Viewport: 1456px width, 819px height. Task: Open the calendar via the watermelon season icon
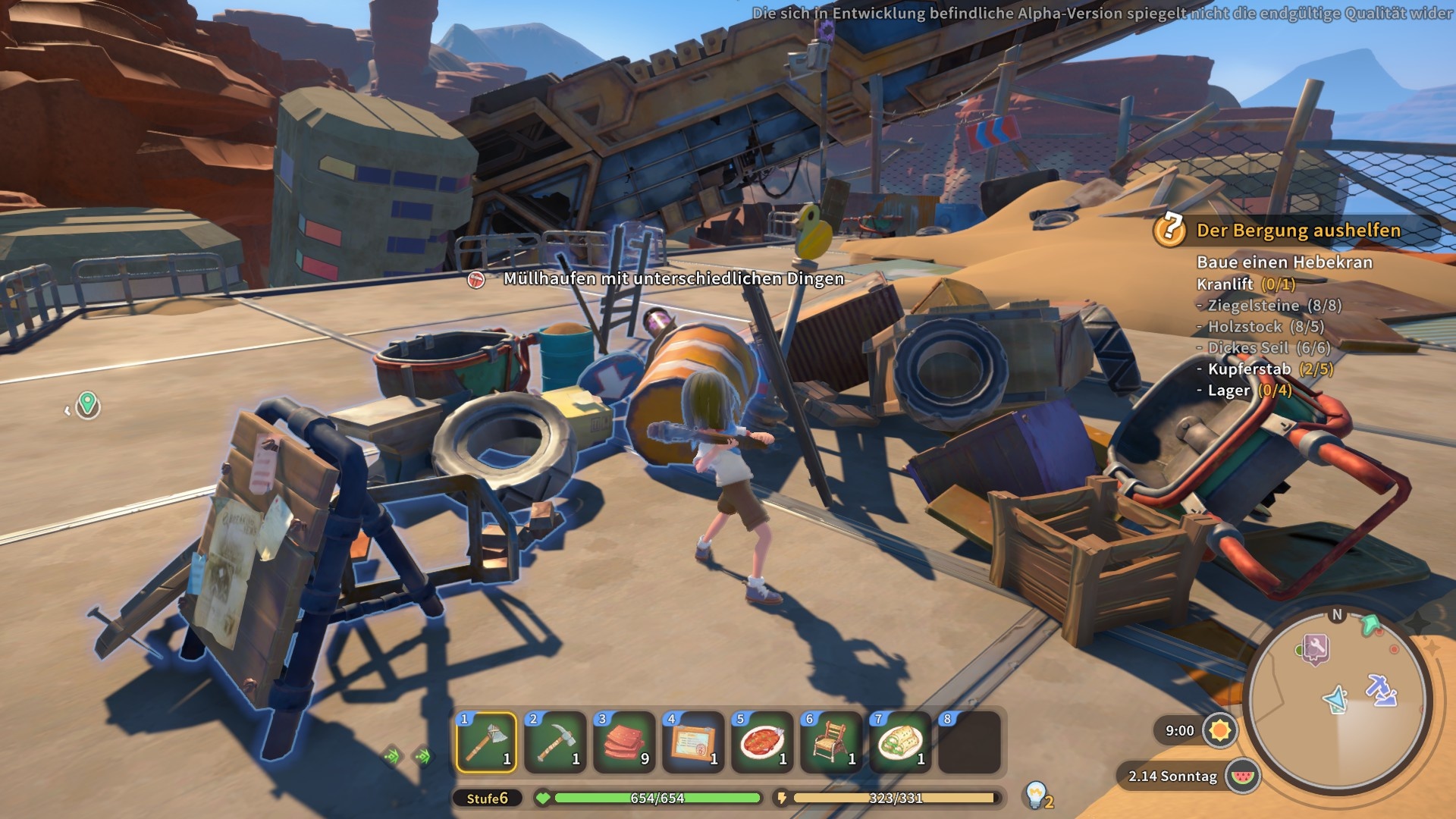point(1241,776)
